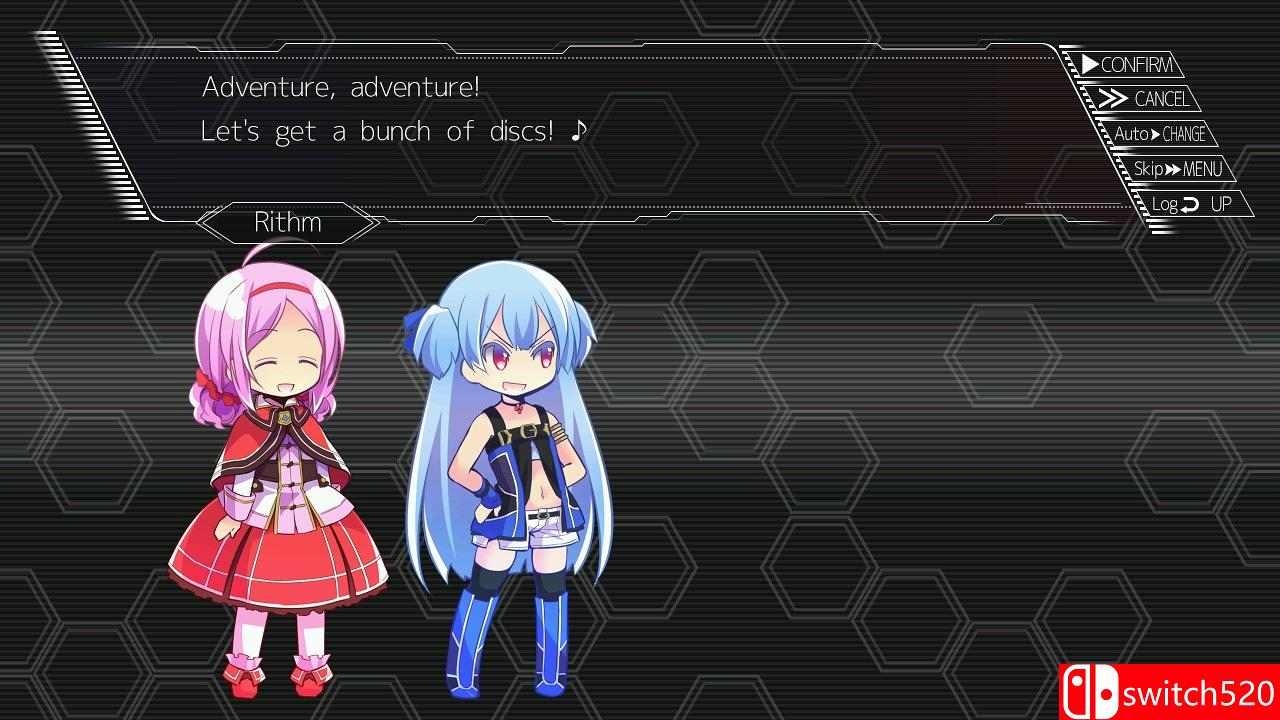Click the fast-forward chevrons on Skip MENU
The height and width of the screenshot is (720, 1280).
pyautogui.click(x=1171, y=168)
